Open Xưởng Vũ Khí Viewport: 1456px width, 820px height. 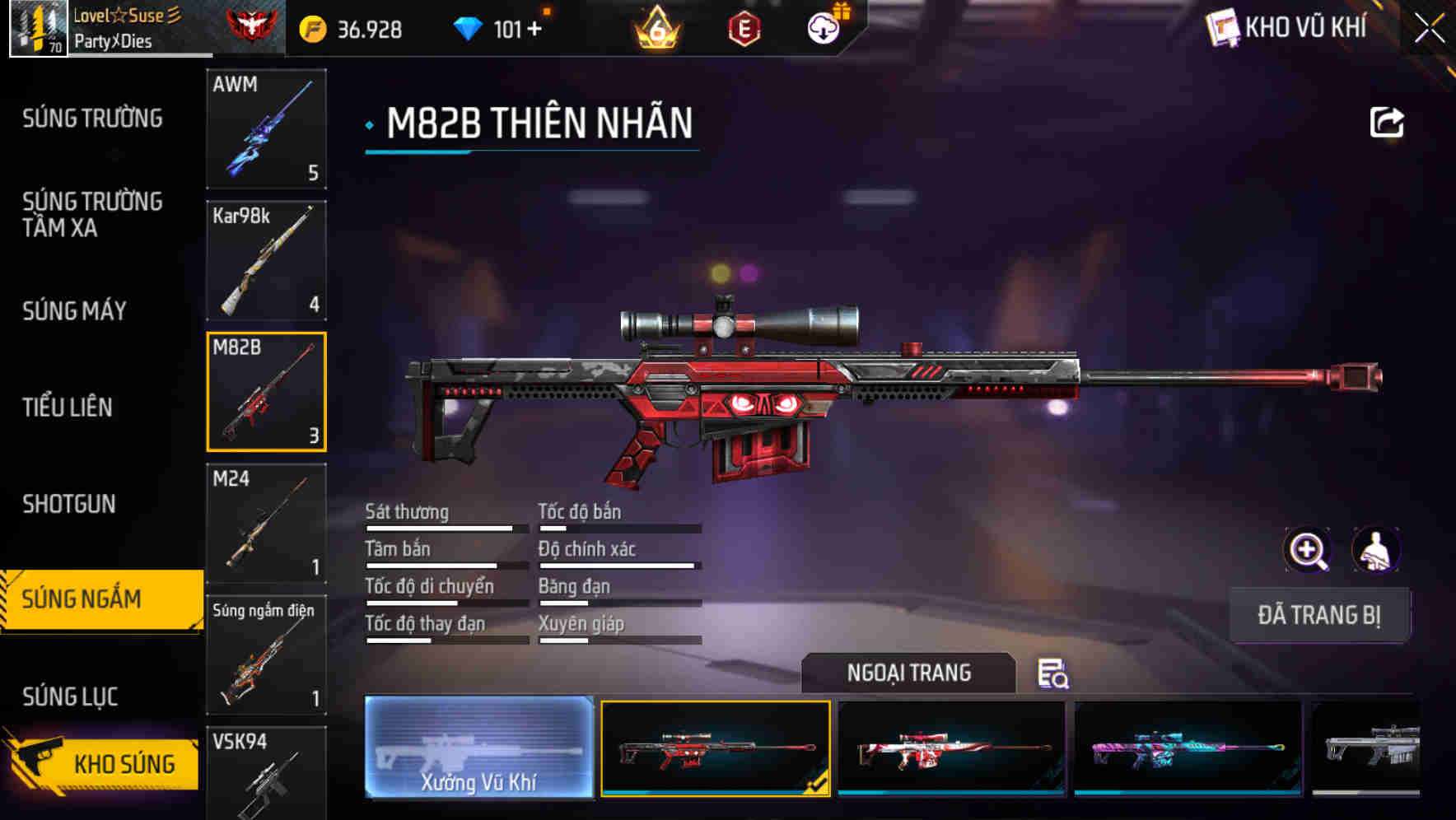point(478,748)
